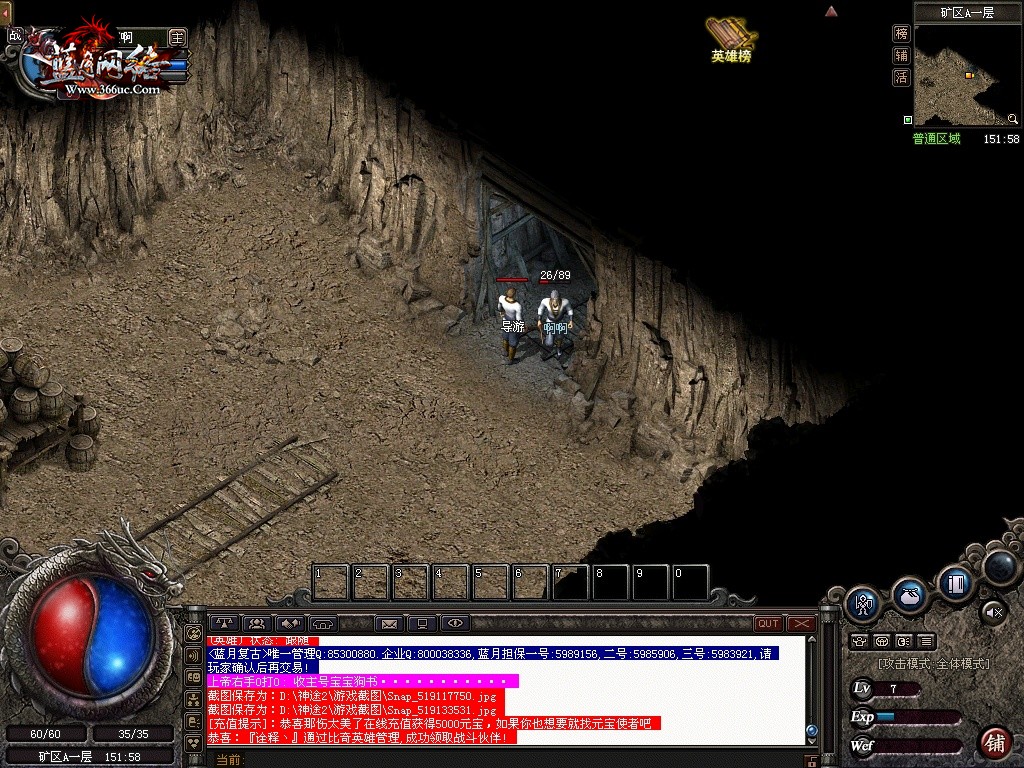Close the game with the red X button
1024x768 pixels.
801,623
